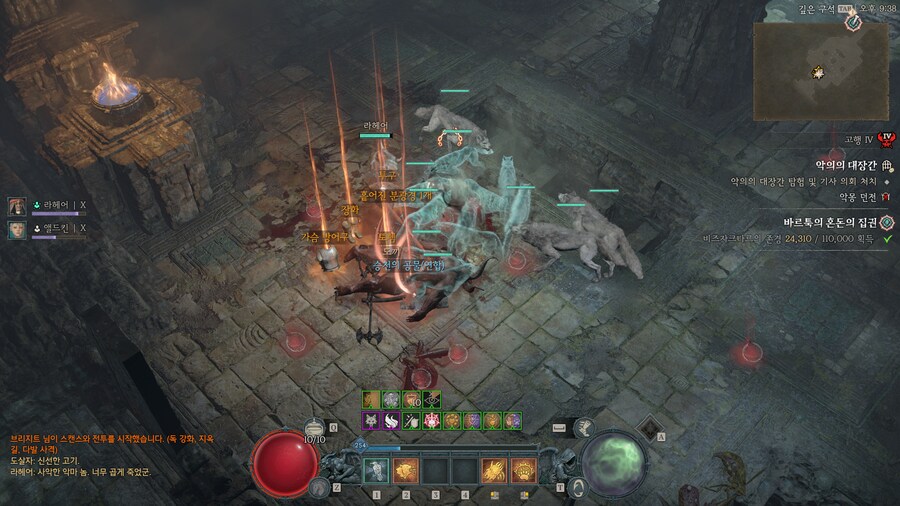Click the 엘드킨 party member portrait
The image size is (900, 506).
tap(17, 230)
